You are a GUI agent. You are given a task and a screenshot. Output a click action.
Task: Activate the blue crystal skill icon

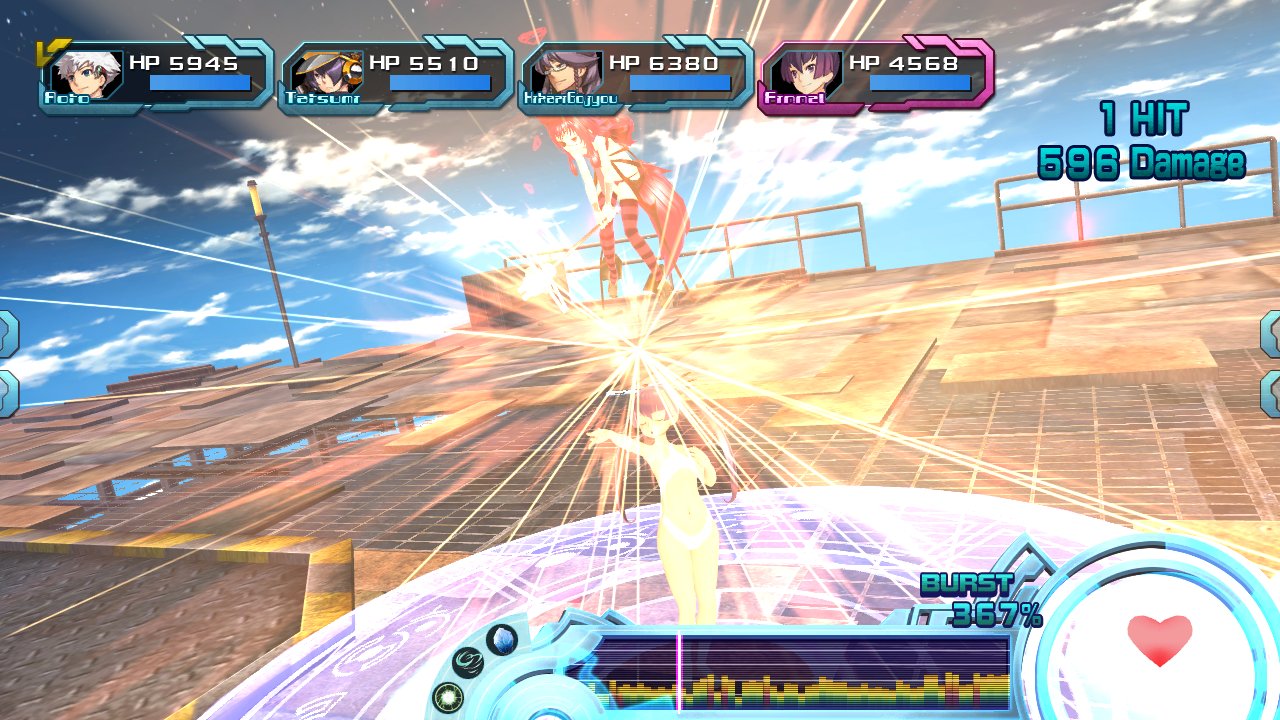(x=501, y=638)
